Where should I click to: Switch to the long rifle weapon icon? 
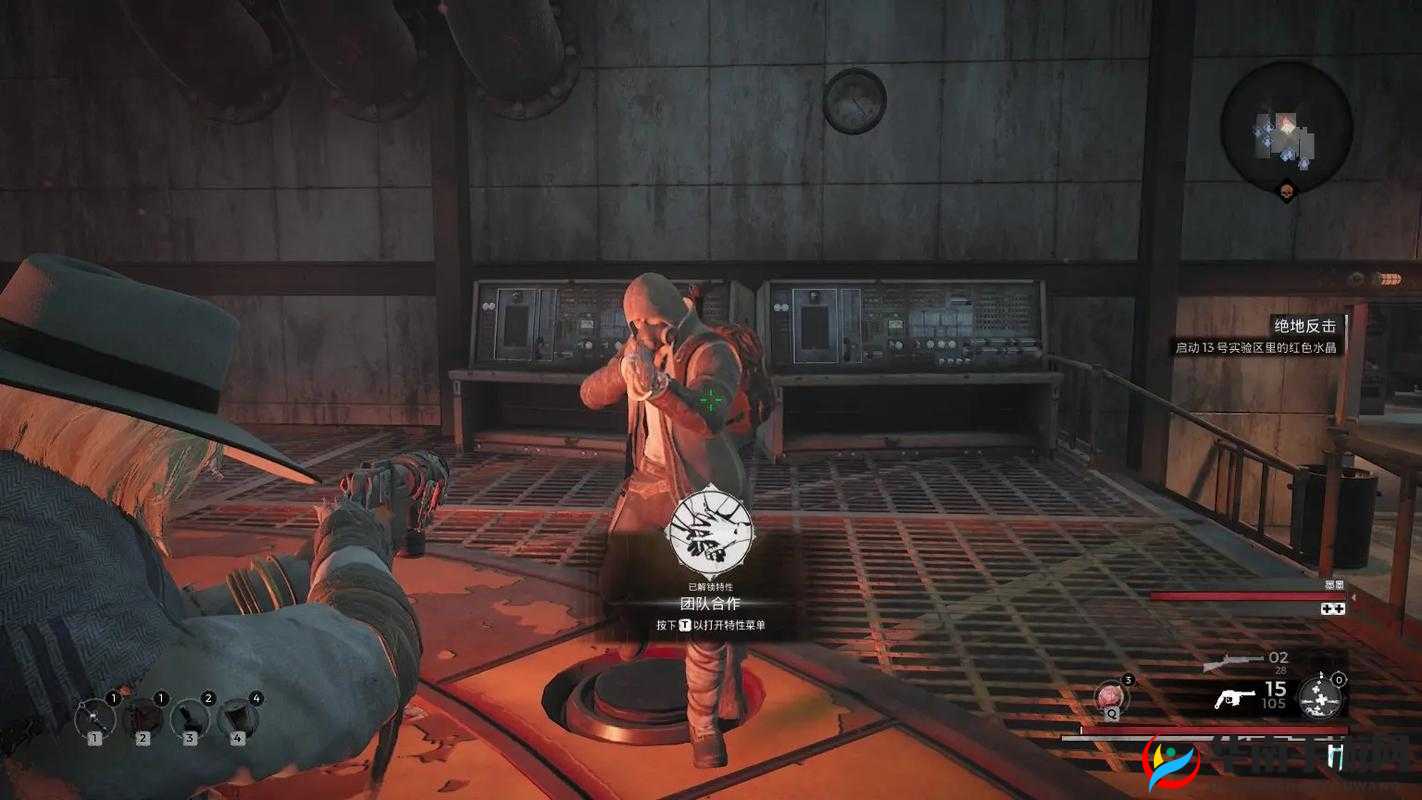click(1233, 663)
